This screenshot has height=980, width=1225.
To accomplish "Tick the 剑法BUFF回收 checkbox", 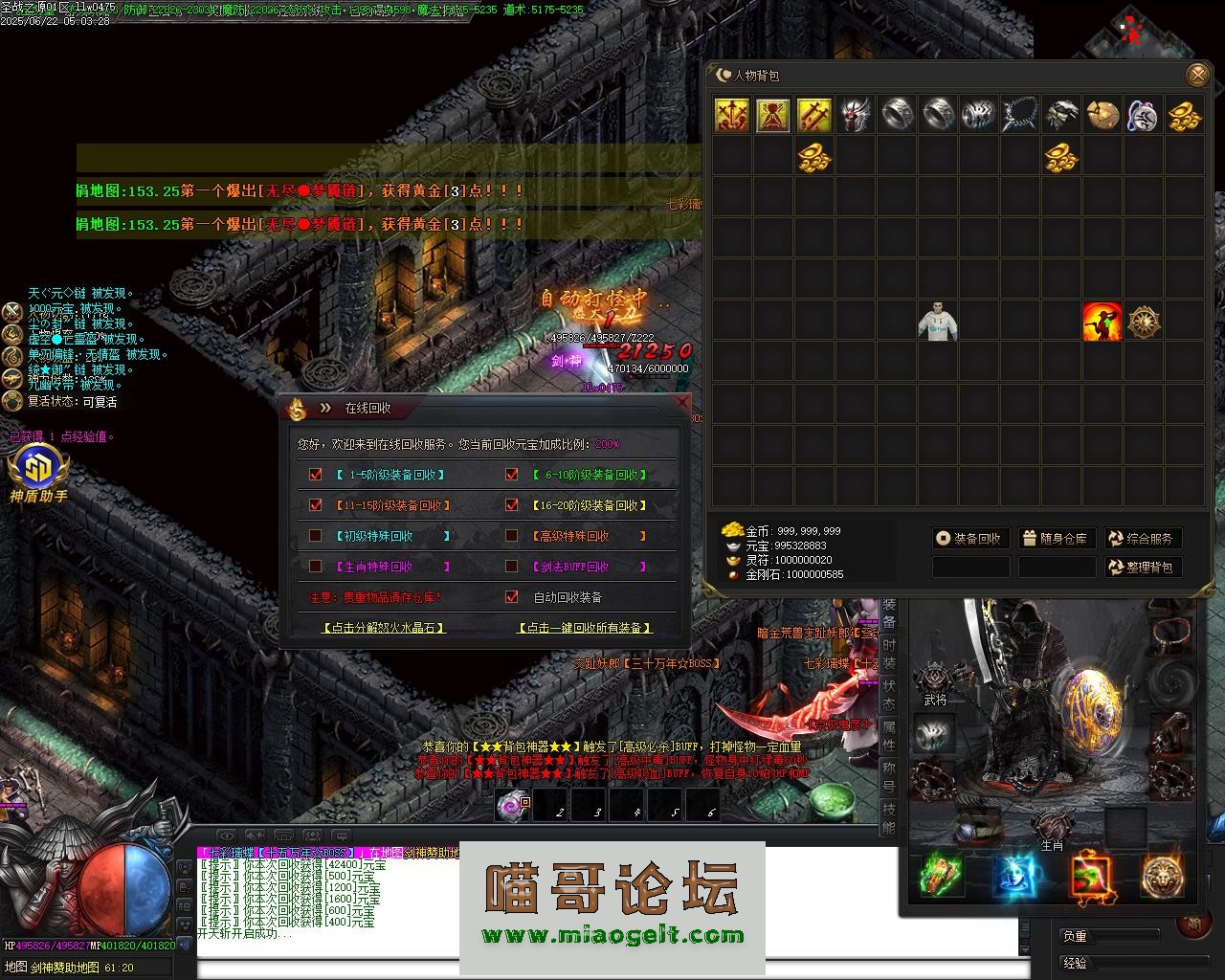I will click(512, 567).
